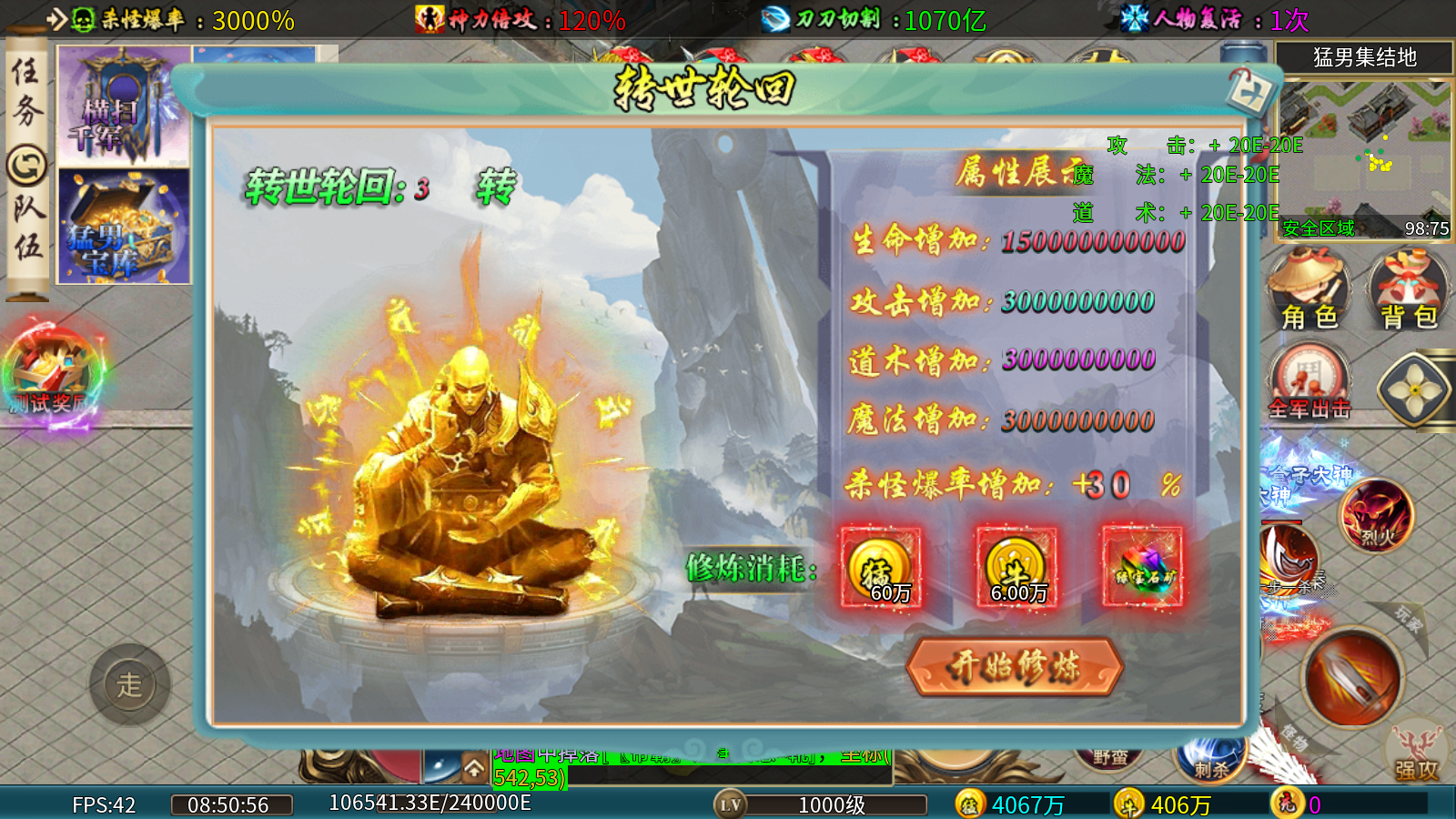The height and width of the screenshot is (819, 1456).
Task: Open the 背包 backpack
Action: [1408, 289]
